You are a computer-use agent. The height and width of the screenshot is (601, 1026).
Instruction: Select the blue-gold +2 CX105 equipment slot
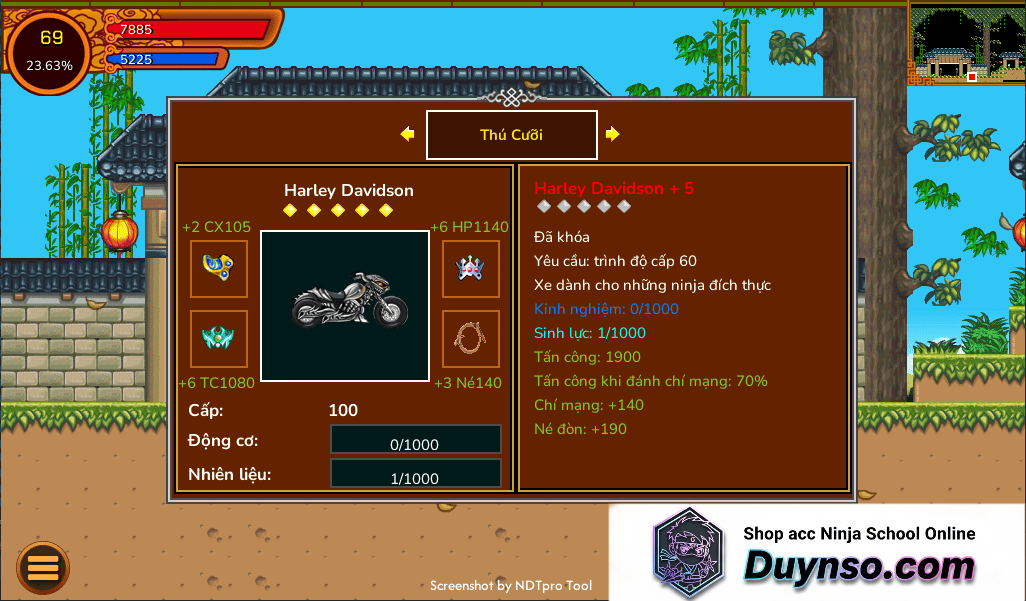pyautogui.click(x=219, y=268)
